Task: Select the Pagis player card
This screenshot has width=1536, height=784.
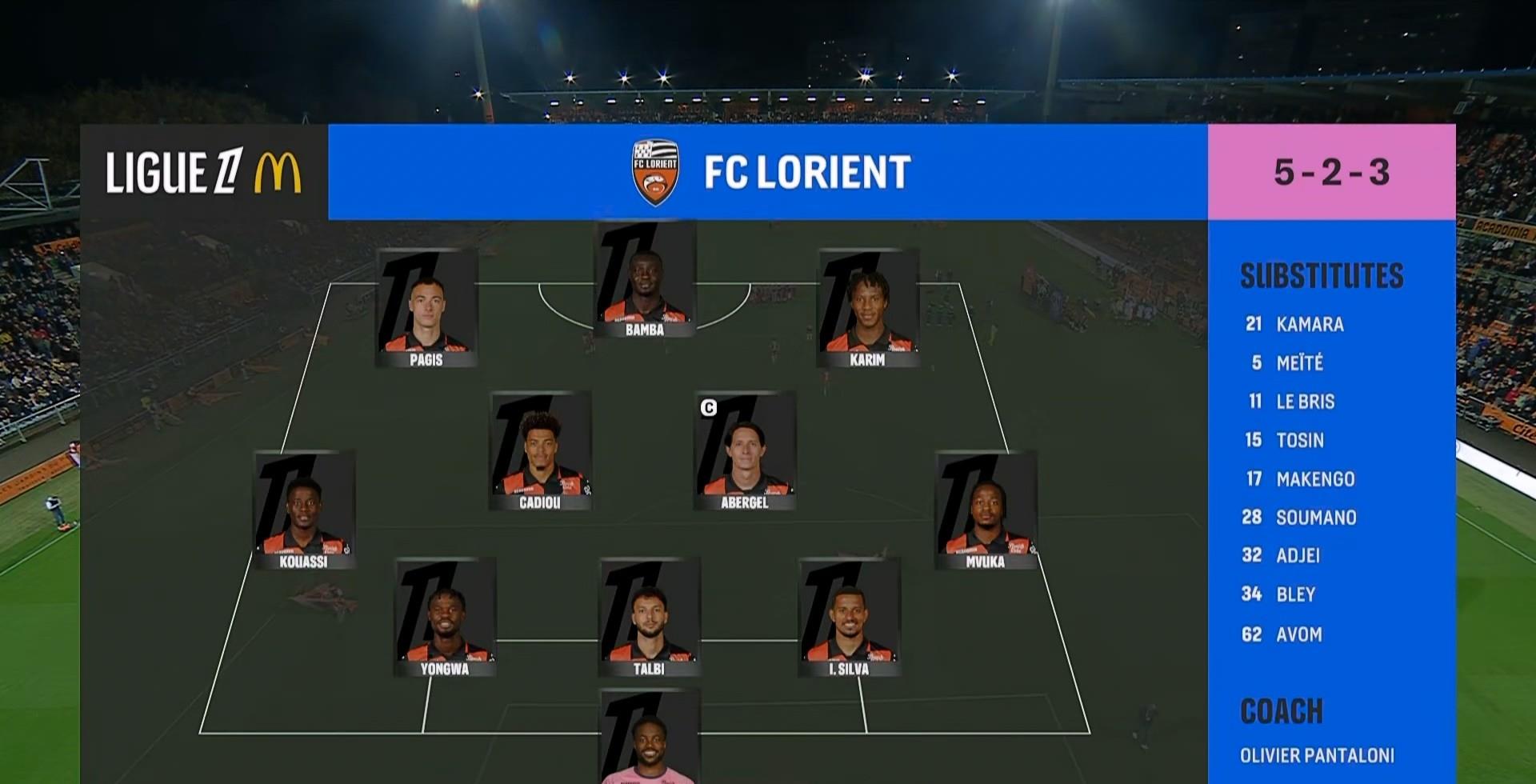Action: pyautogui.click(x=426, y=309)
